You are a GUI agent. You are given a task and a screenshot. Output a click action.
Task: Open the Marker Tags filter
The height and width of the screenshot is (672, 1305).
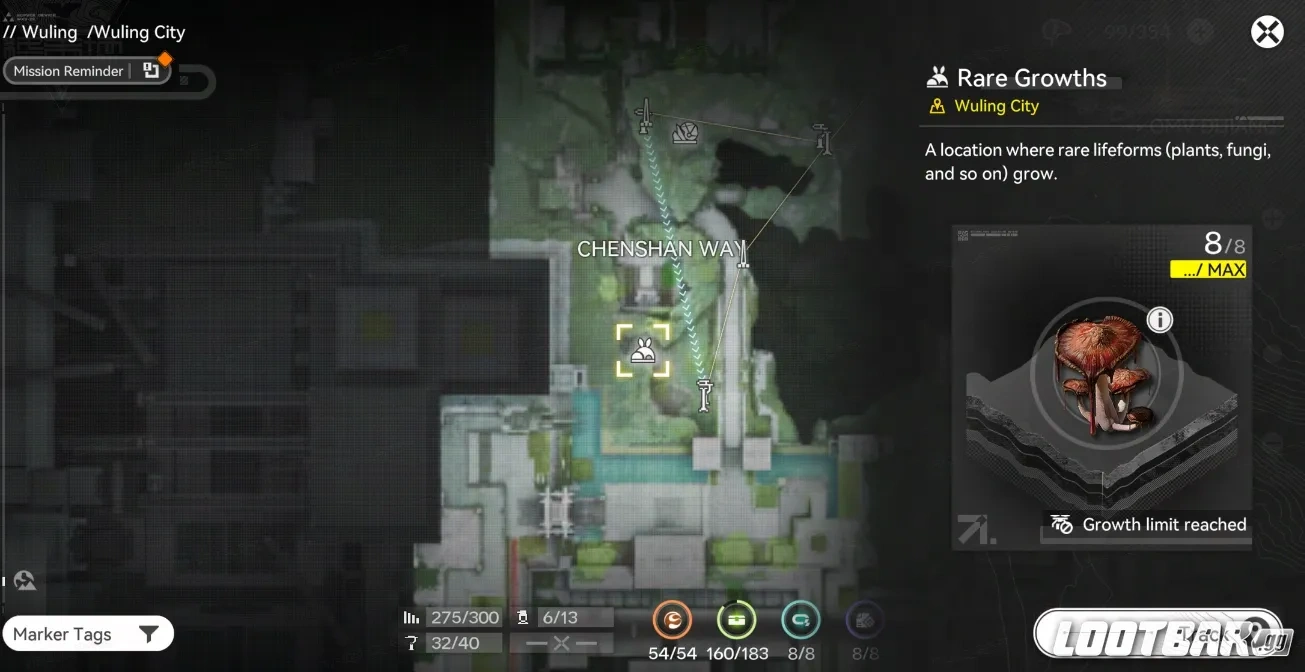coord(87,634)
